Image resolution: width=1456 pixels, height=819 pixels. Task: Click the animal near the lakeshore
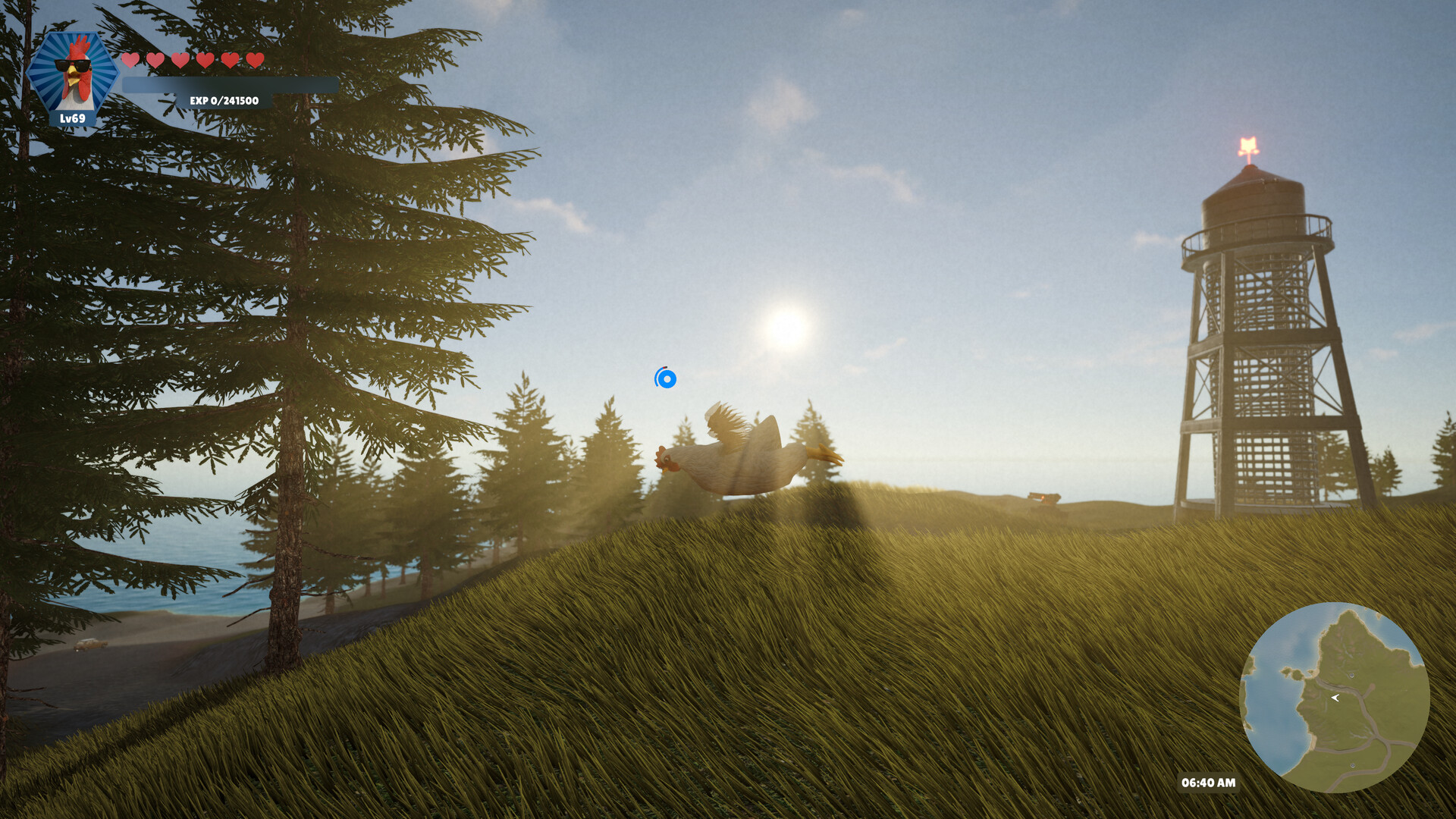click(x=89, y=645)
